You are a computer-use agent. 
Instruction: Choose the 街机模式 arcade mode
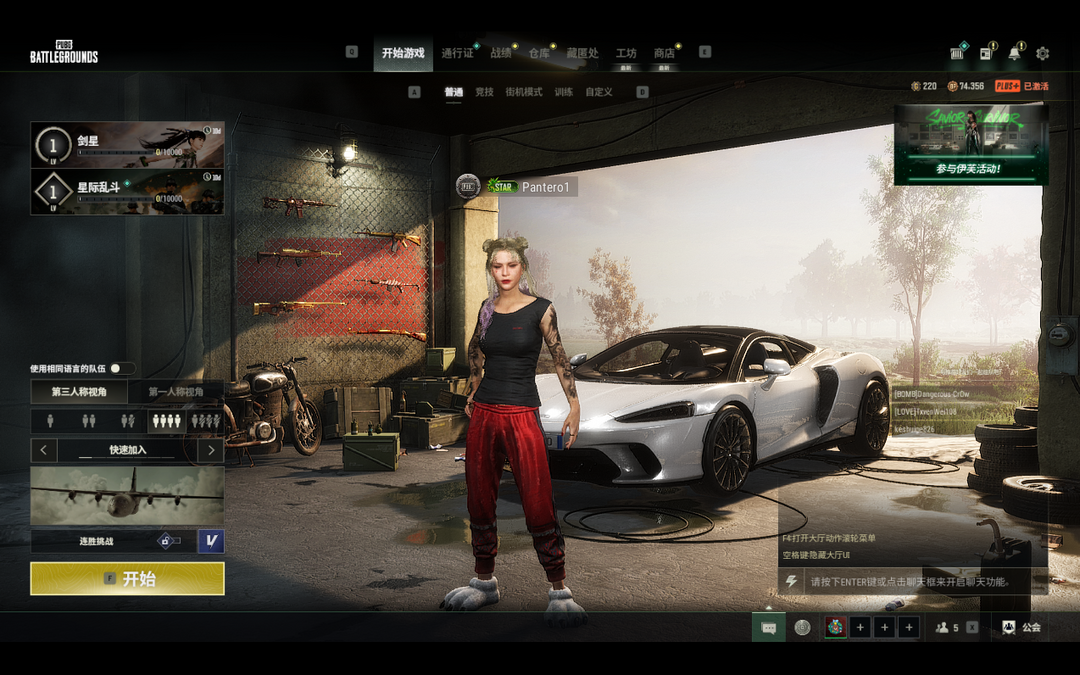click(524, 92)
